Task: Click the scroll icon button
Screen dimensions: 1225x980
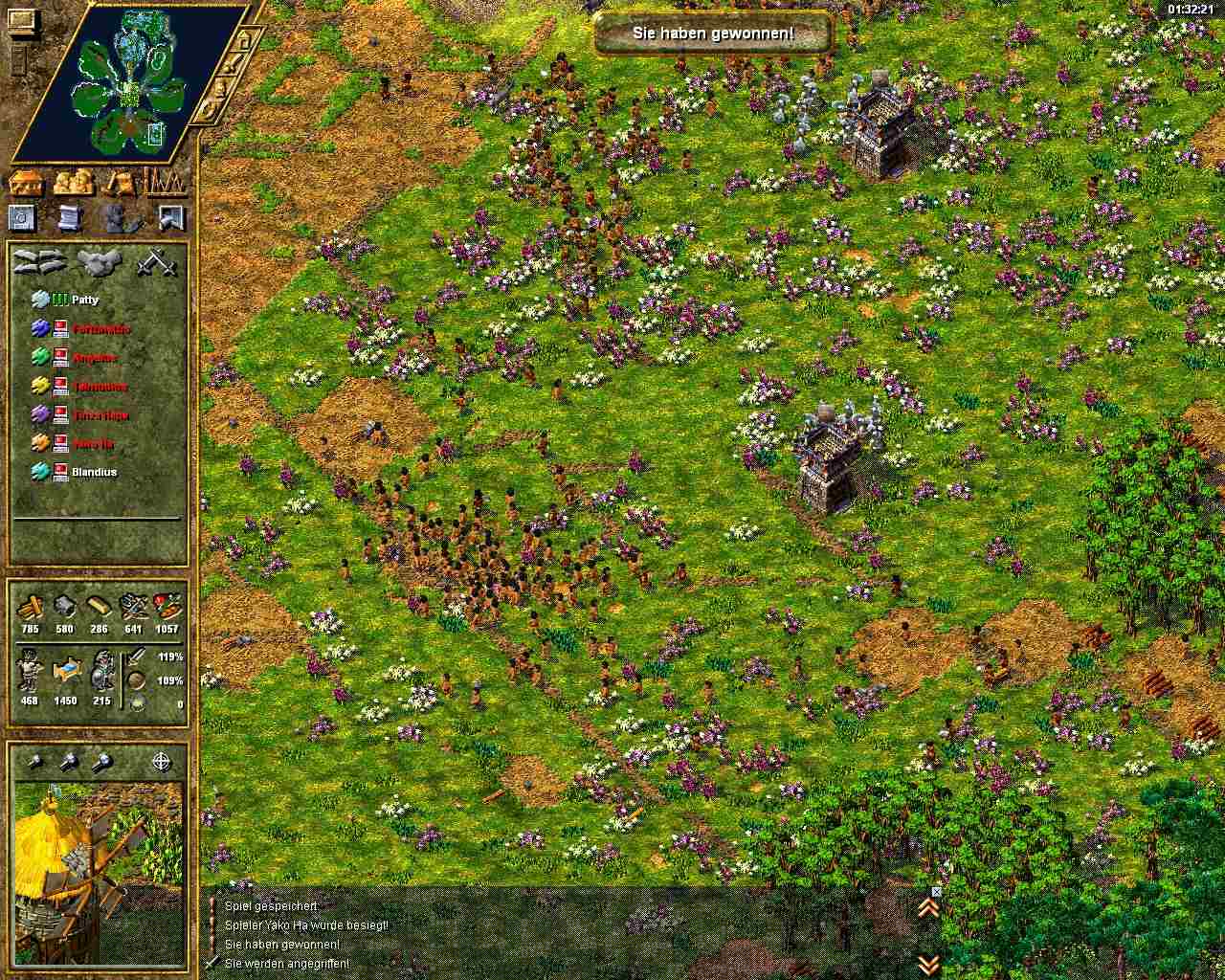Action: 69,218
